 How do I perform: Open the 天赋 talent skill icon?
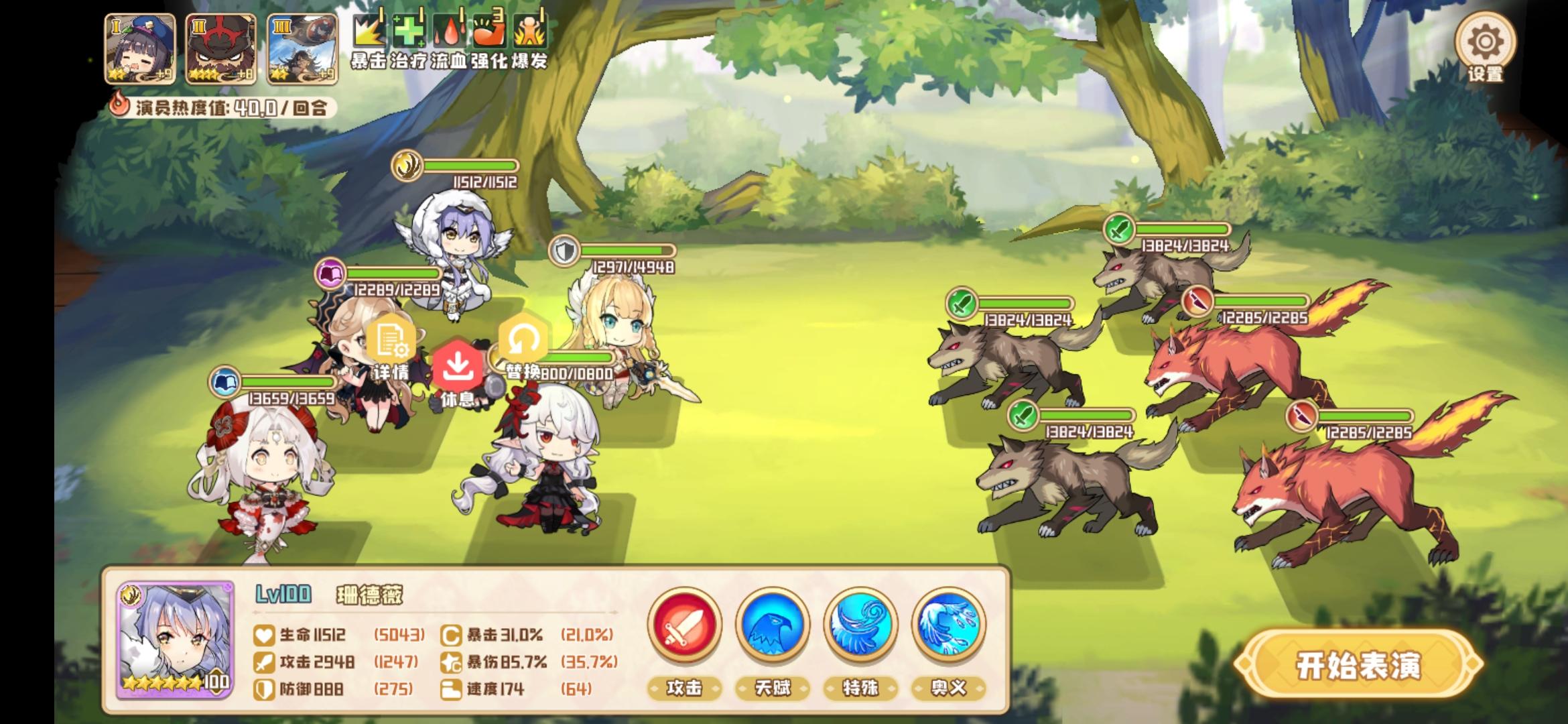tap(772, 628)
